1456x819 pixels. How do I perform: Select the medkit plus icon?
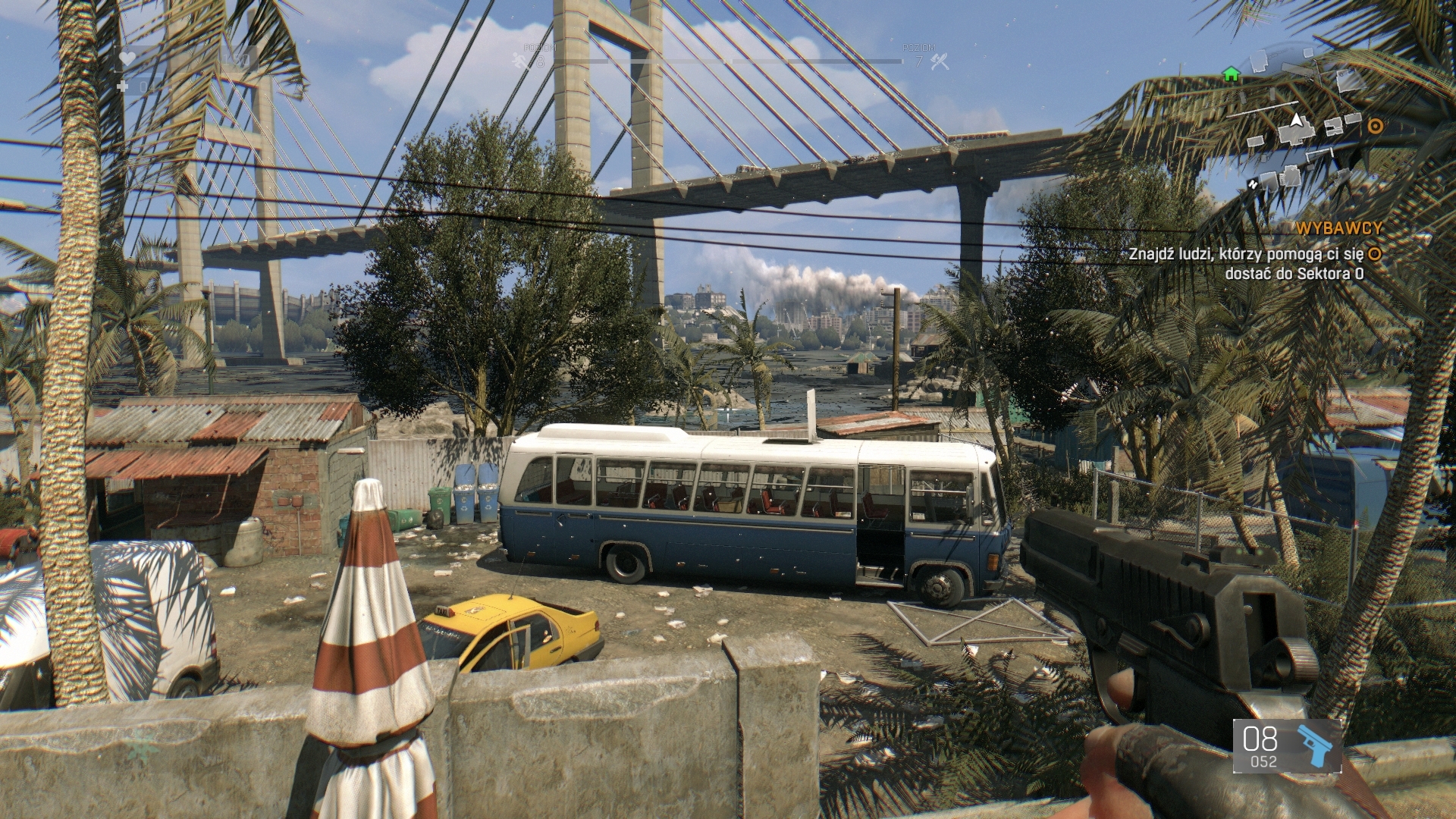tap(124, 86)
